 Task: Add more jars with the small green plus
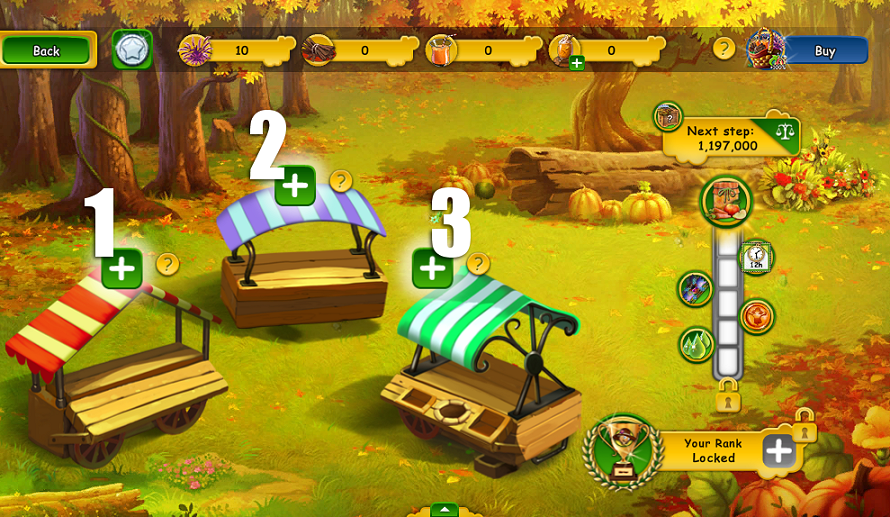[x=577, y=63]
